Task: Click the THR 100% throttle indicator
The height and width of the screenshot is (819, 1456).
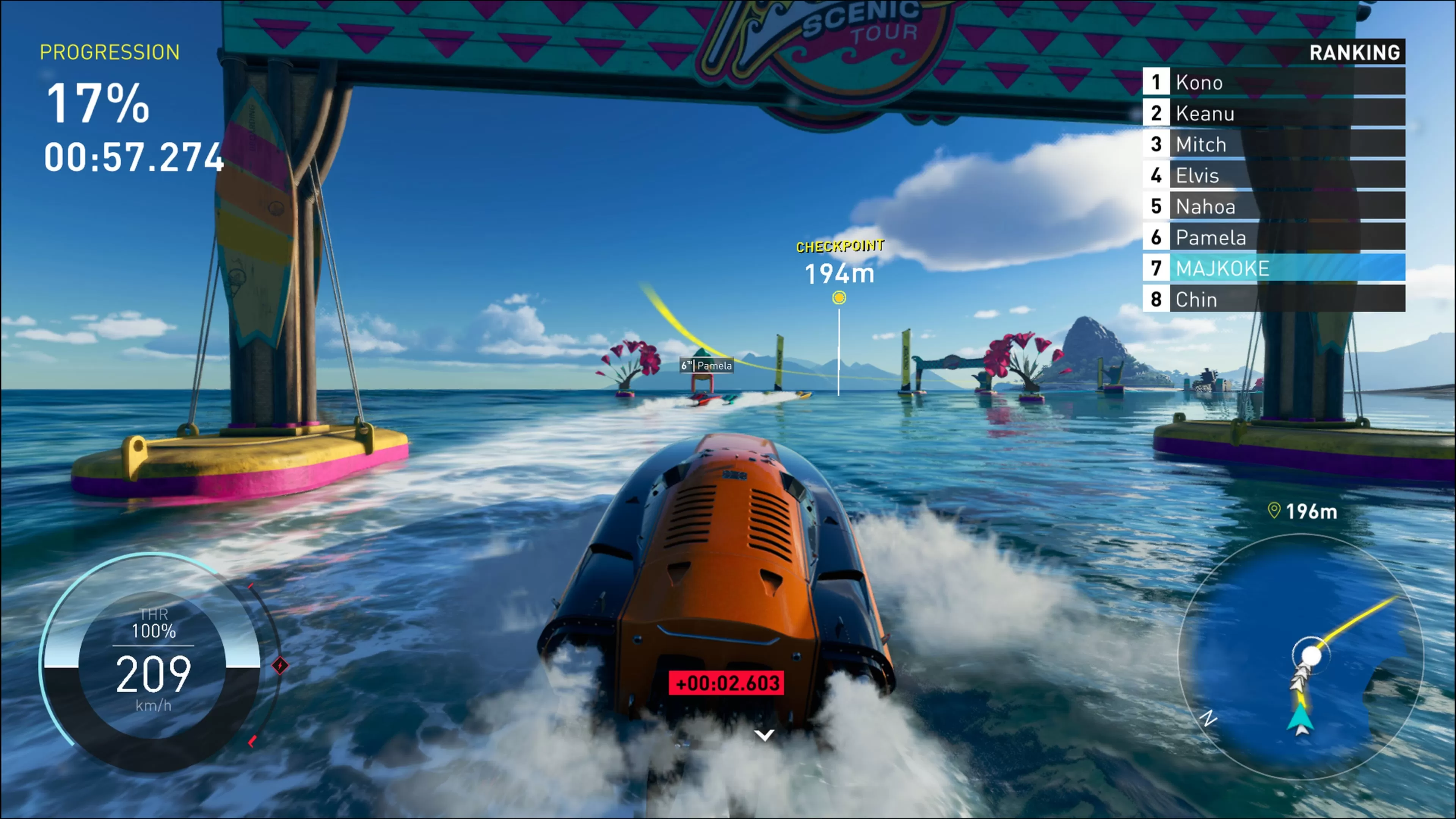Action: pos(154,622)
